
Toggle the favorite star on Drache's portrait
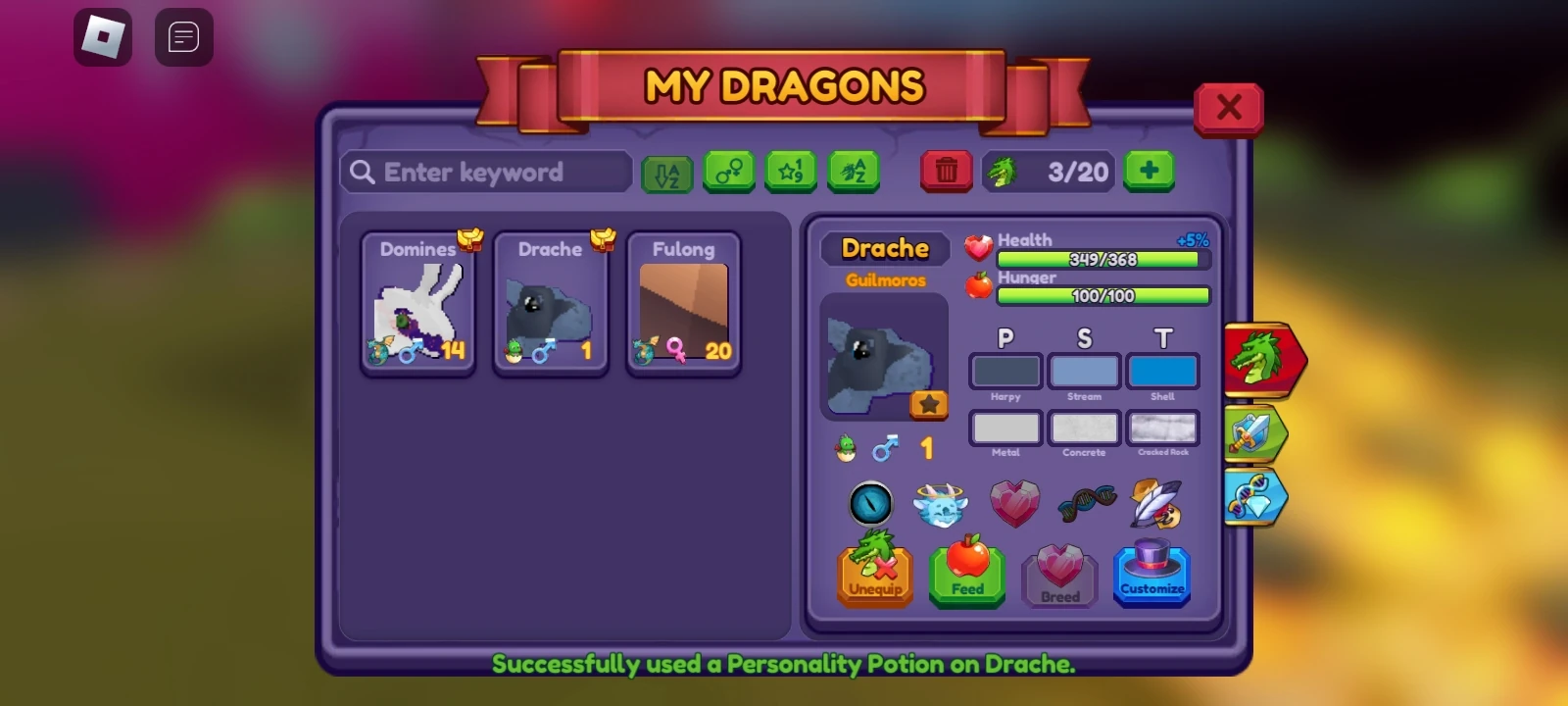(x=927, y=403)
